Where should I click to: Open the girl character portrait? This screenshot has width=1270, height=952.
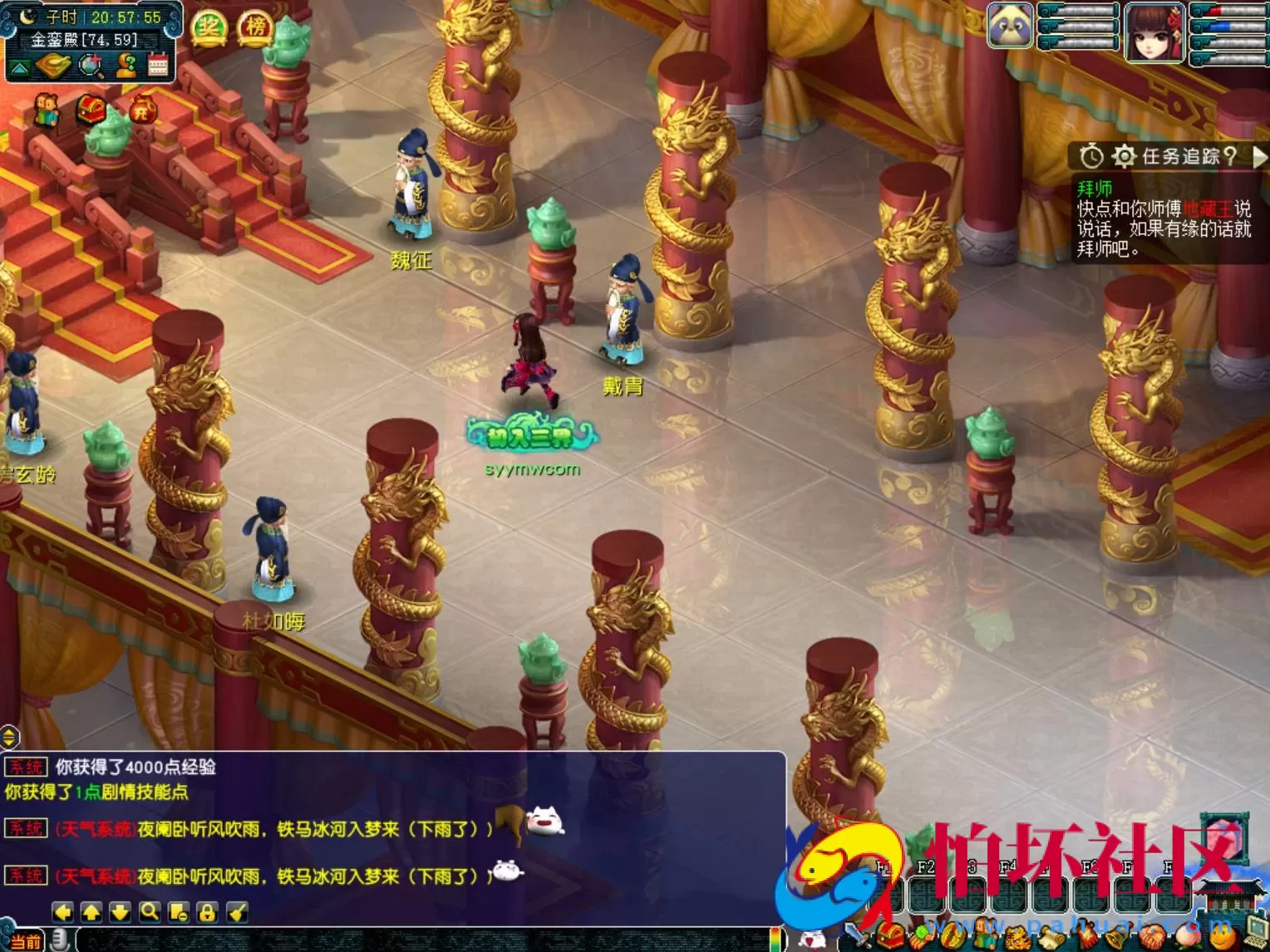[1154, 32]
